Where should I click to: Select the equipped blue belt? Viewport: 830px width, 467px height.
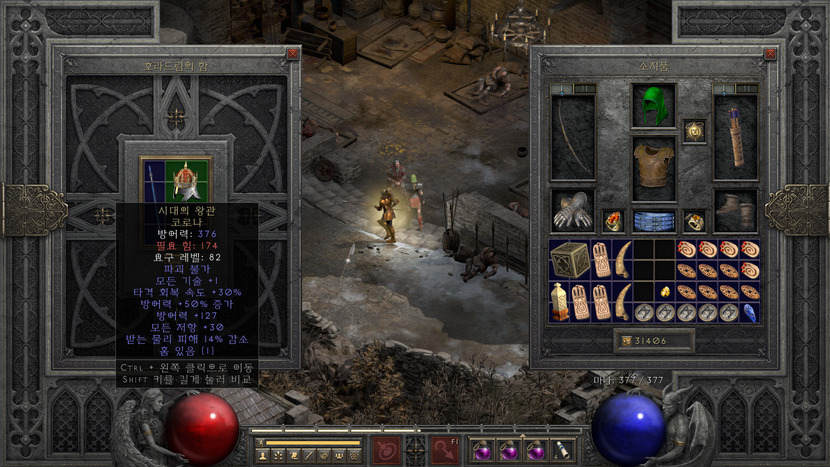tap(653, 221)
